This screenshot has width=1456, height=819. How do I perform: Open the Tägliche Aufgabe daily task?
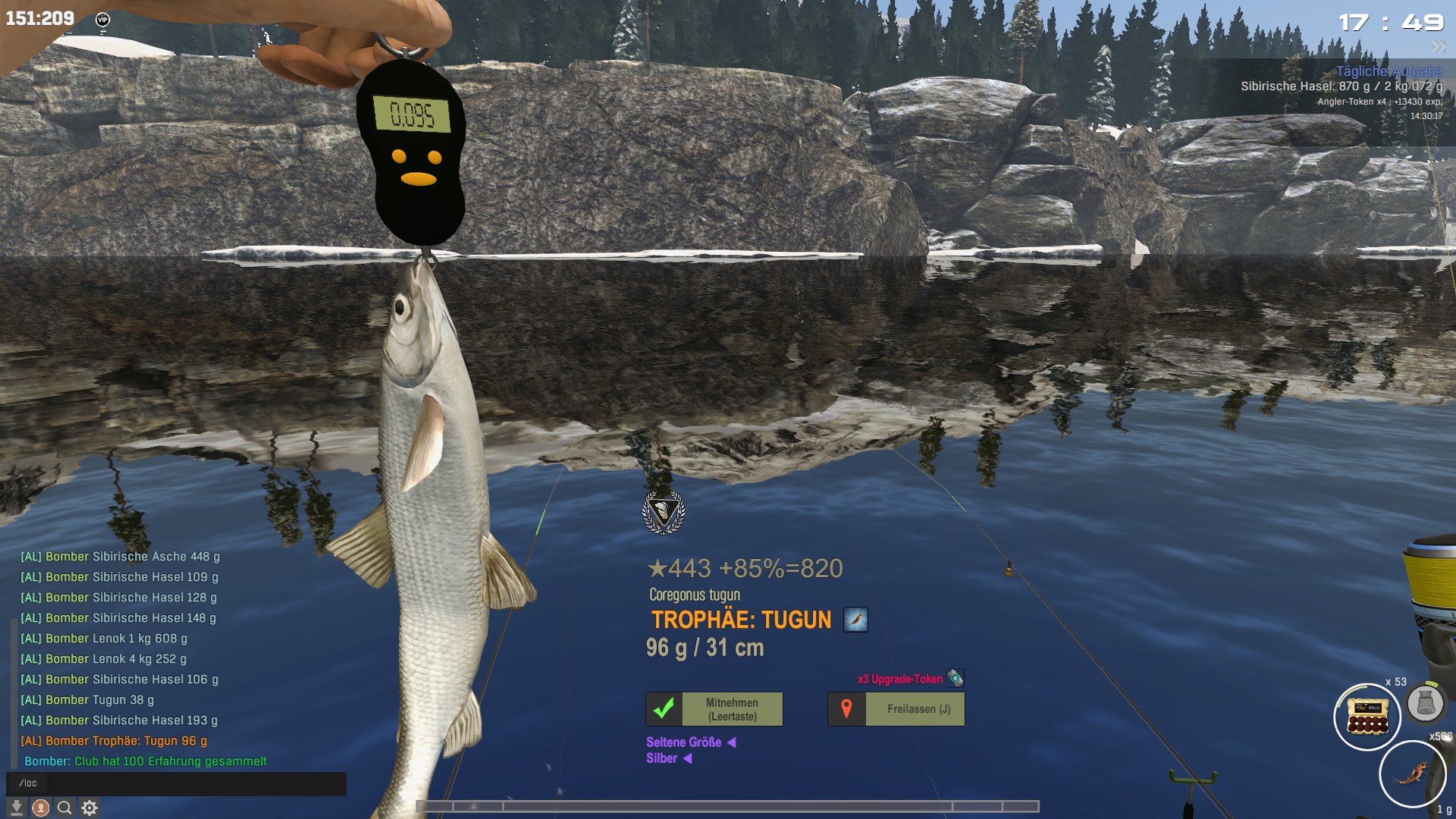(1389, 71)
